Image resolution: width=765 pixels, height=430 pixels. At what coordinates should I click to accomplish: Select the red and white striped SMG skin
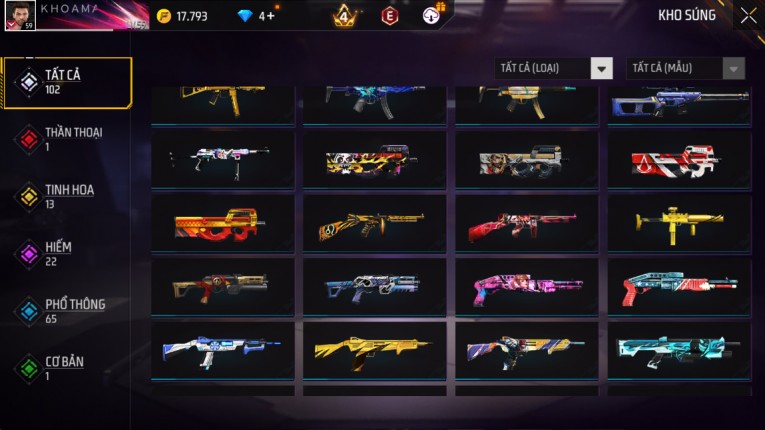point(679,160)
